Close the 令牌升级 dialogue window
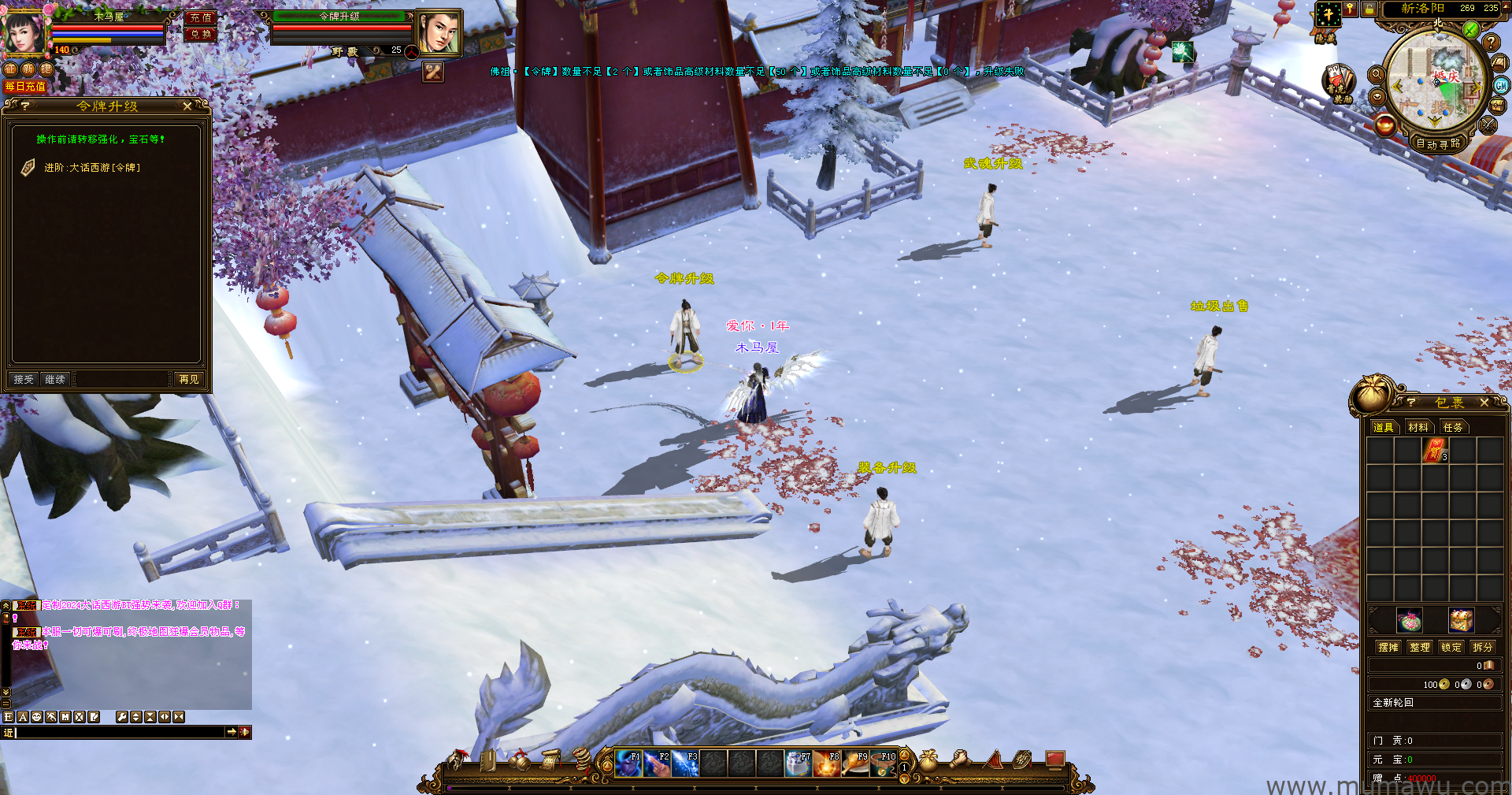The width and height of the screenshot is (1512, 795). [187, 106]
